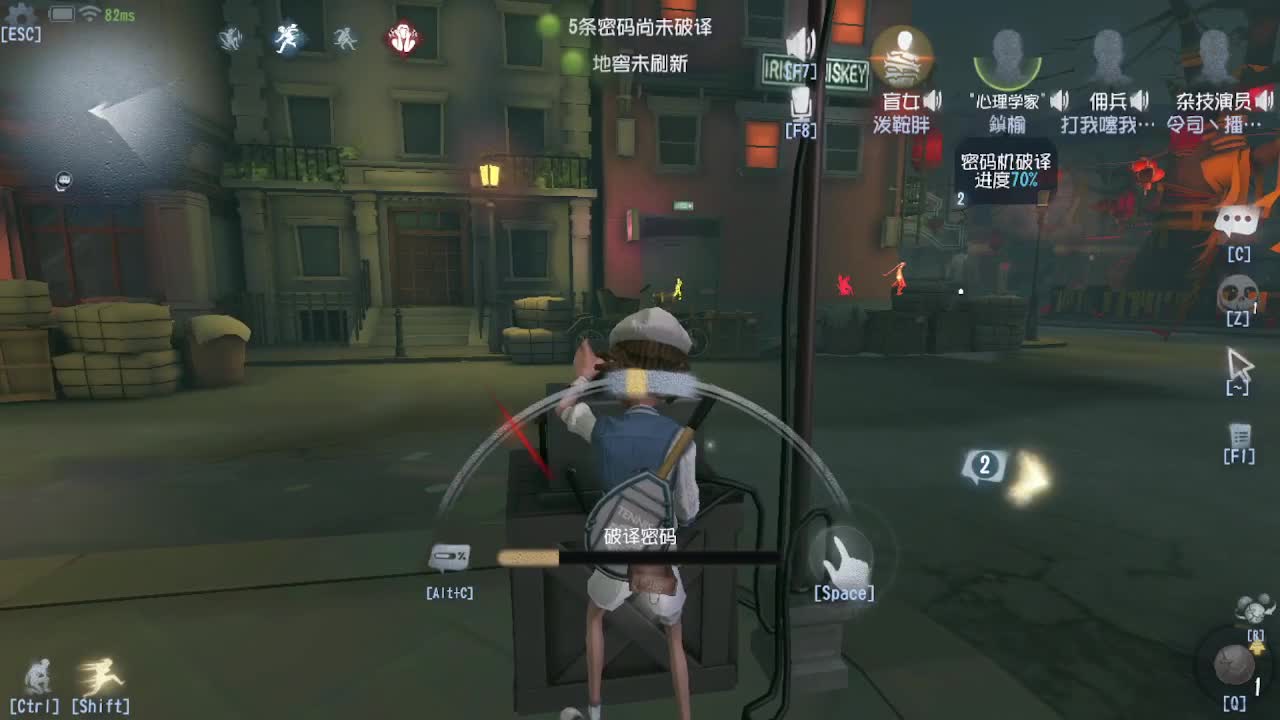
Task: Select the cursor mode icon bound to [~]
Action: point(1238,362)
